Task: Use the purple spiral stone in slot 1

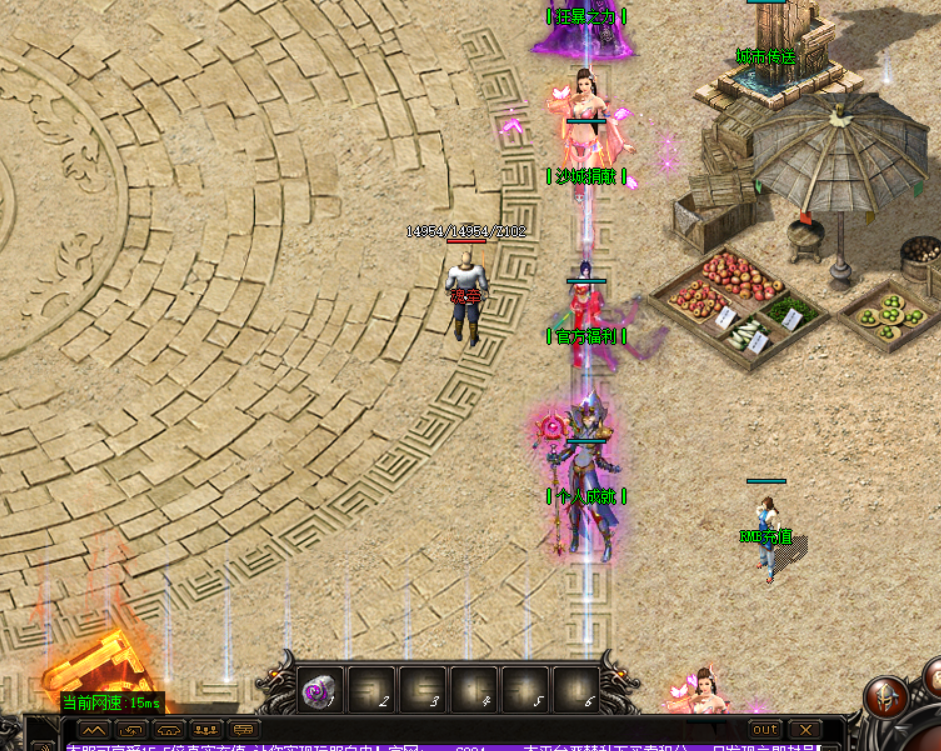Action: (320, 690)
